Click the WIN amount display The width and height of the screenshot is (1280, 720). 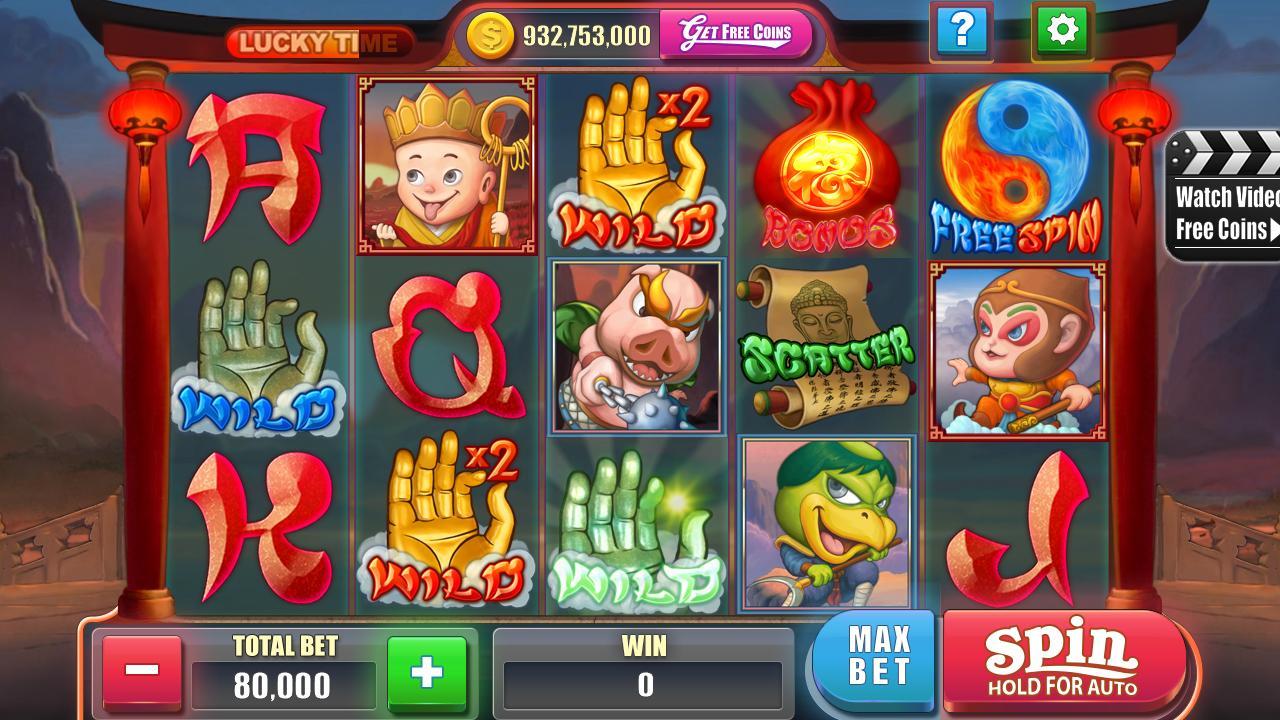point(642,684)
